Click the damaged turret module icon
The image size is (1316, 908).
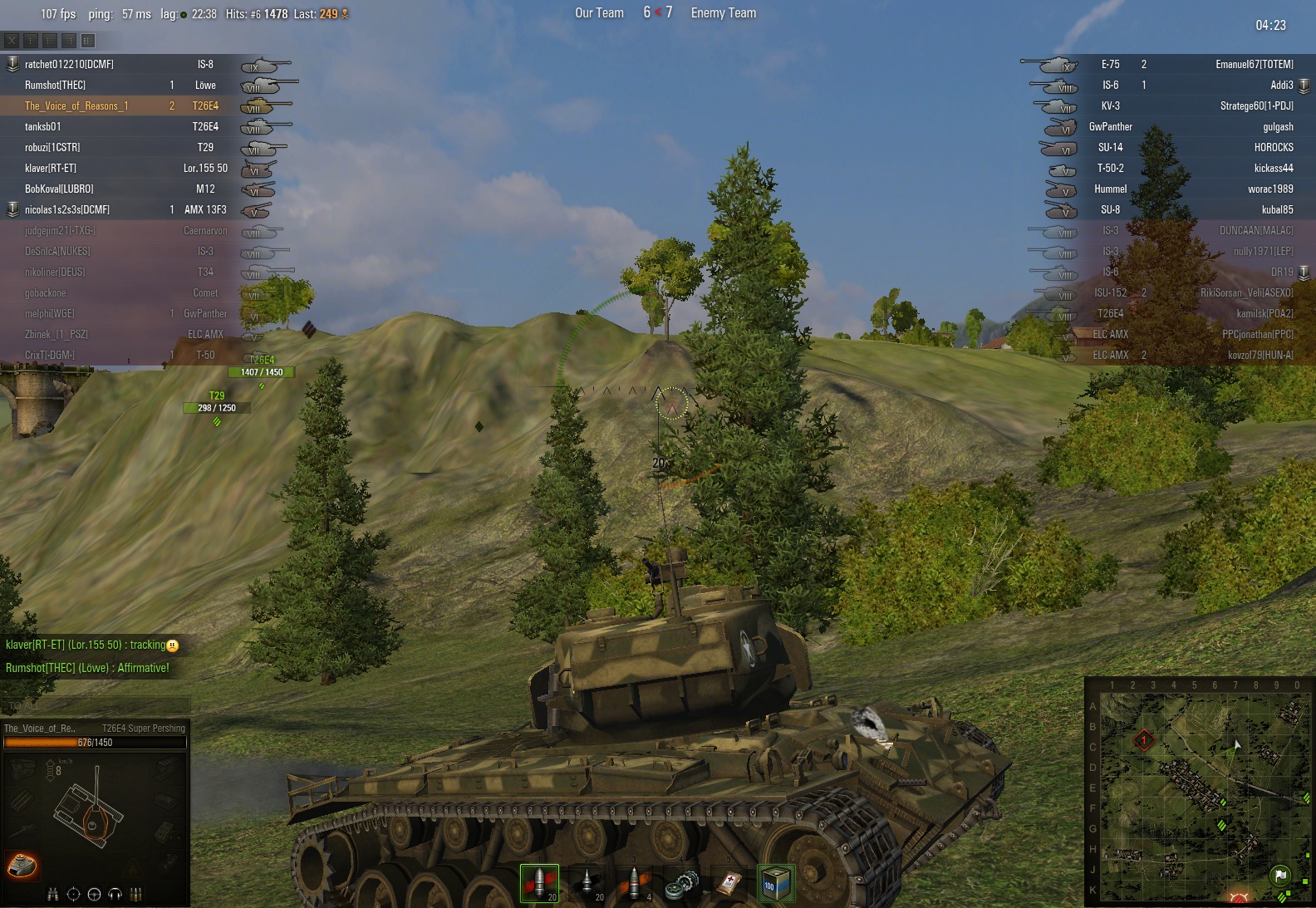coord(22,865)
